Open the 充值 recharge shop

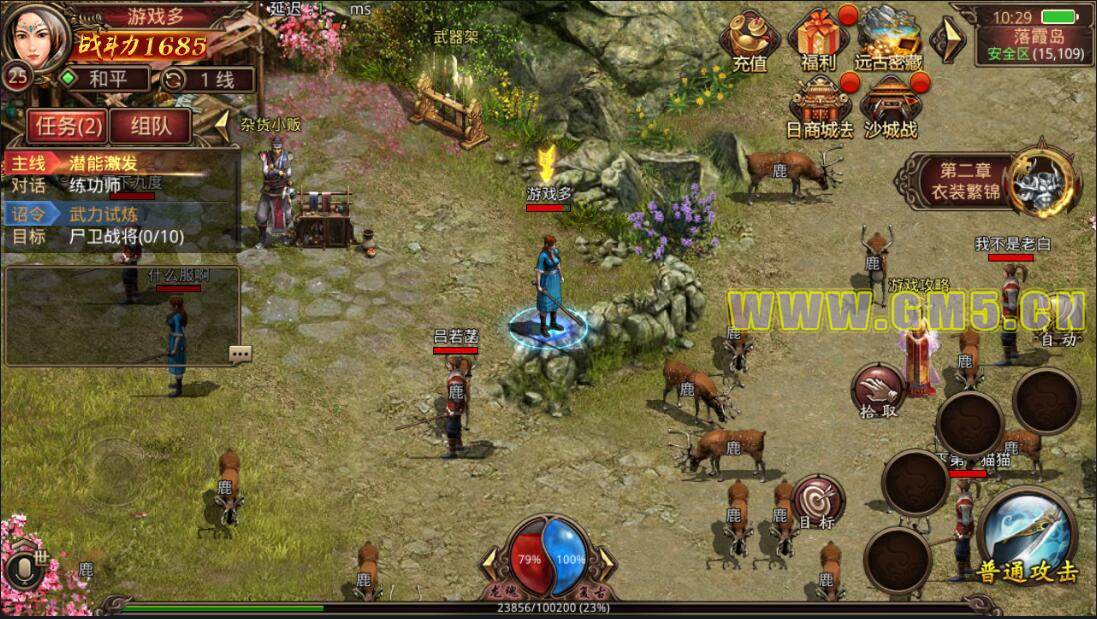pos(749,40)
